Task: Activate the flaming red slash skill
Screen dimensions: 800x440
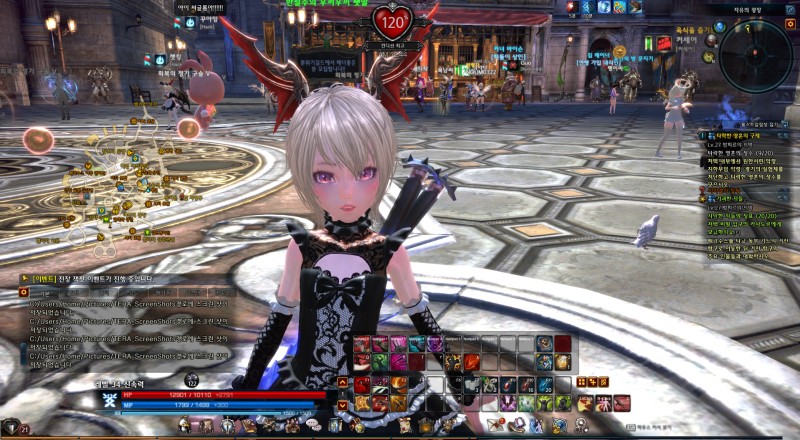Action: (x=471, y=362)
